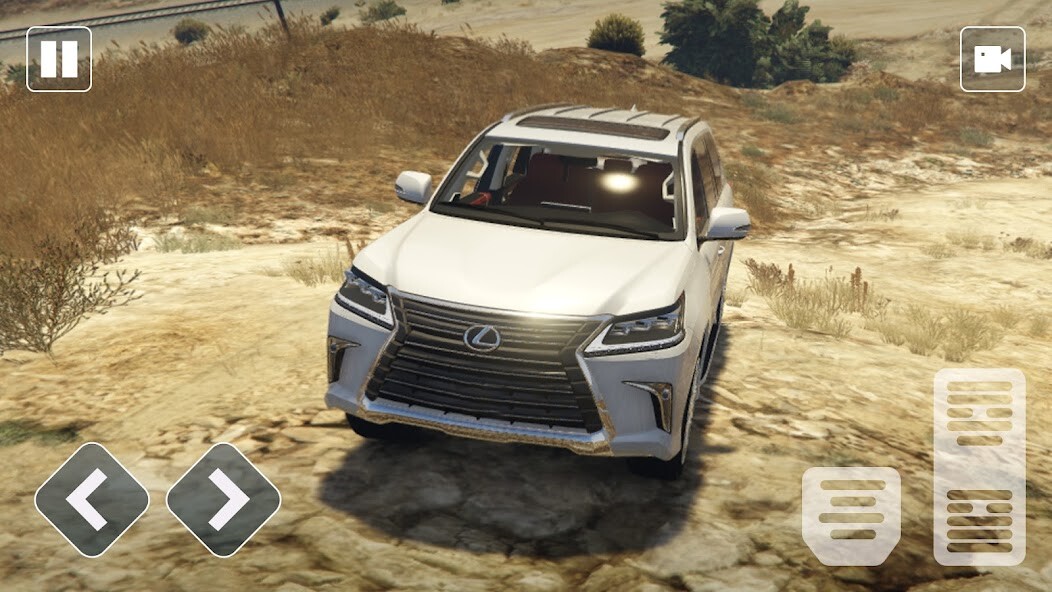Tap the tall gas pedal to accelerate
Viewport: 1052px width, 592px height.
pos(979,467)
